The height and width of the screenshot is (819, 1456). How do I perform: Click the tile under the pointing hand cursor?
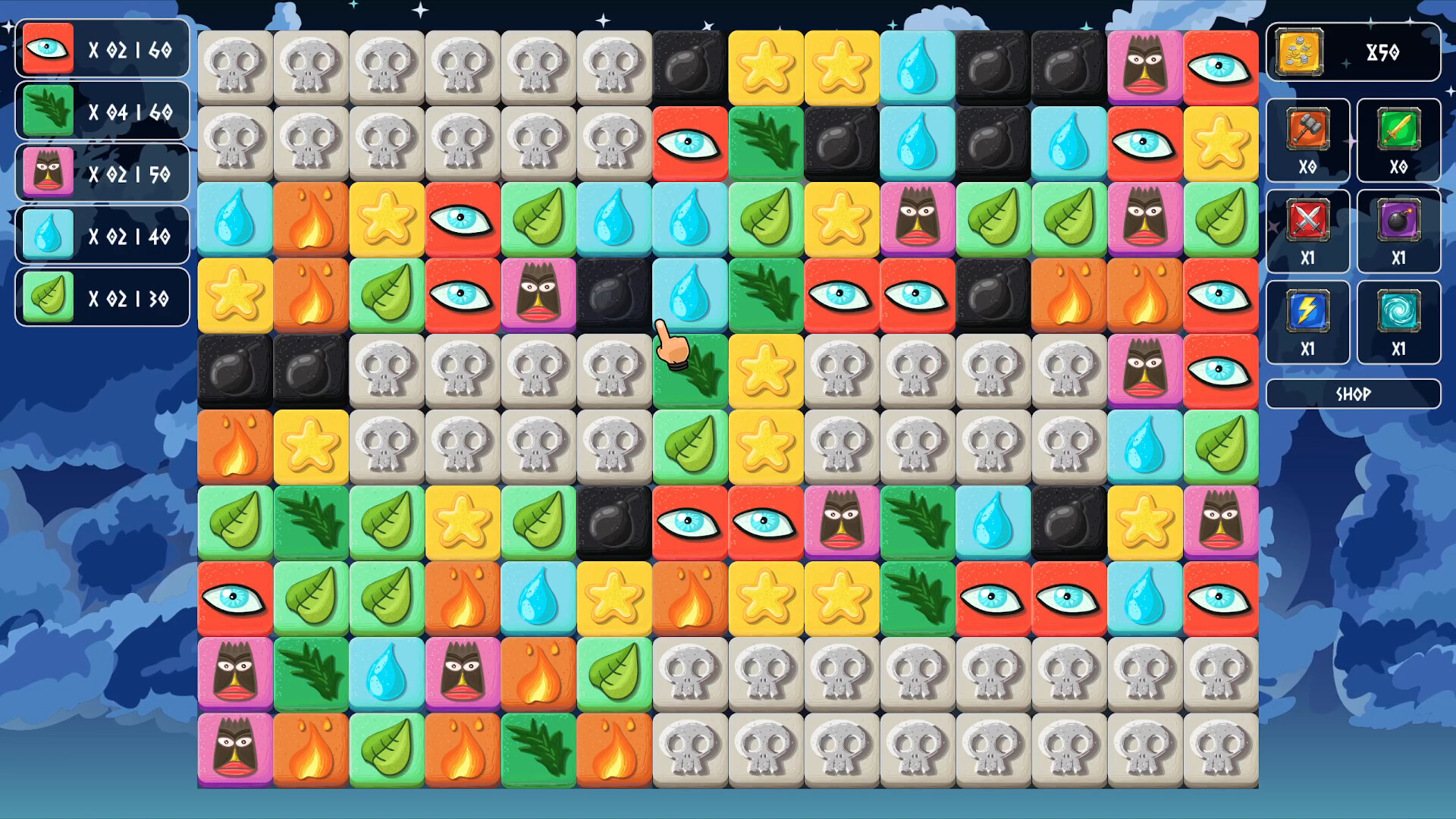[689, 370]
